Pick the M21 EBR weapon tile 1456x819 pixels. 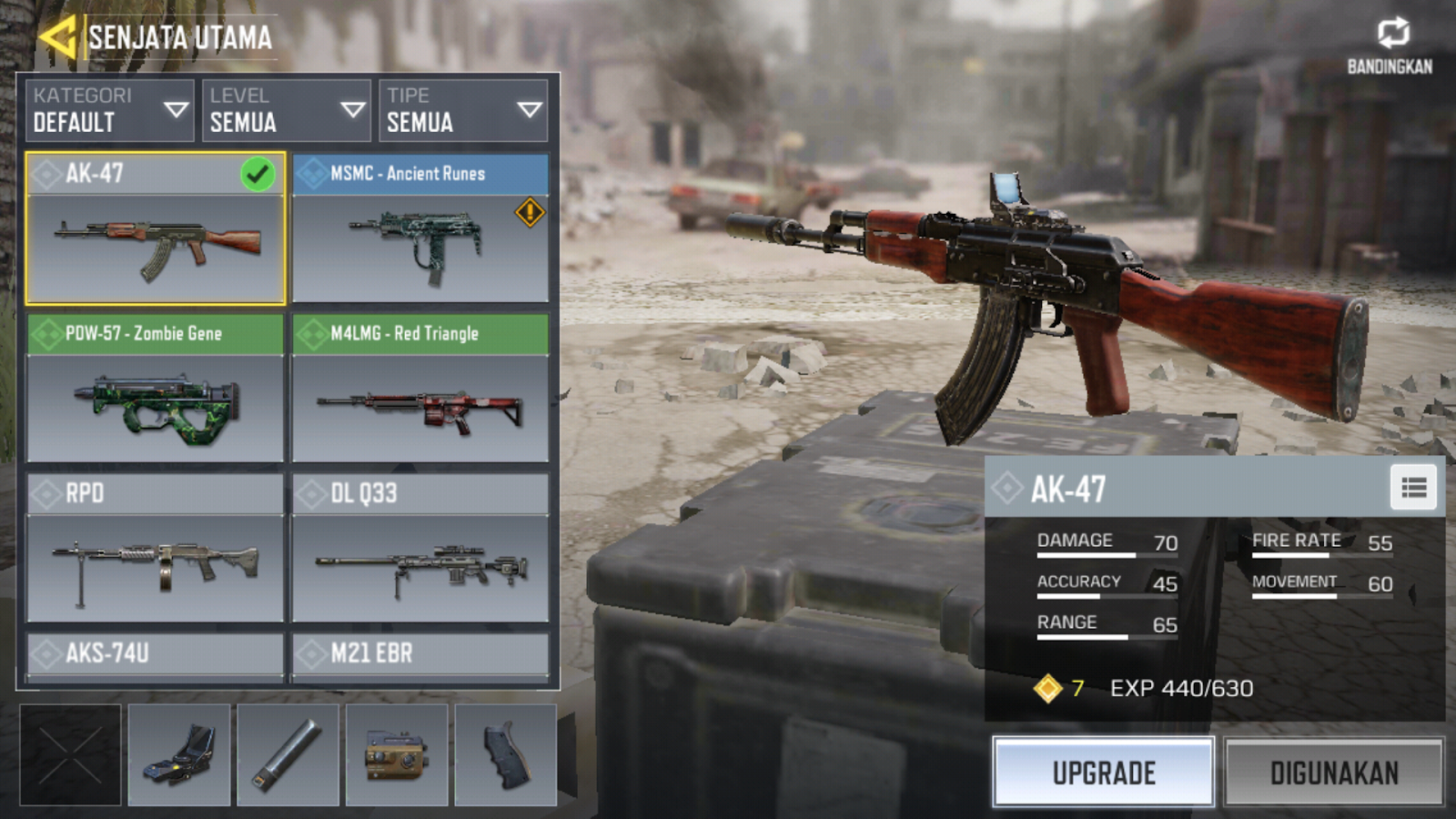point(420,655)
